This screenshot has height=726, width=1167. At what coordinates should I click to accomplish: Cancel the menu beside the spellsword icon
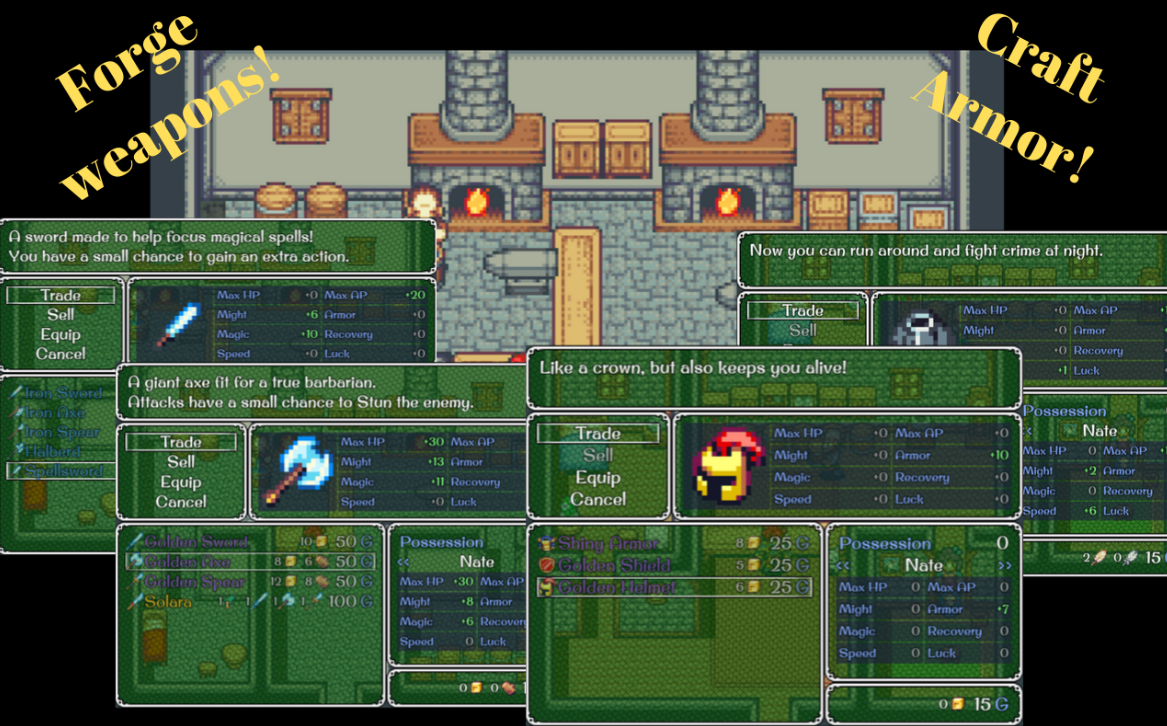tap(61, 354)
